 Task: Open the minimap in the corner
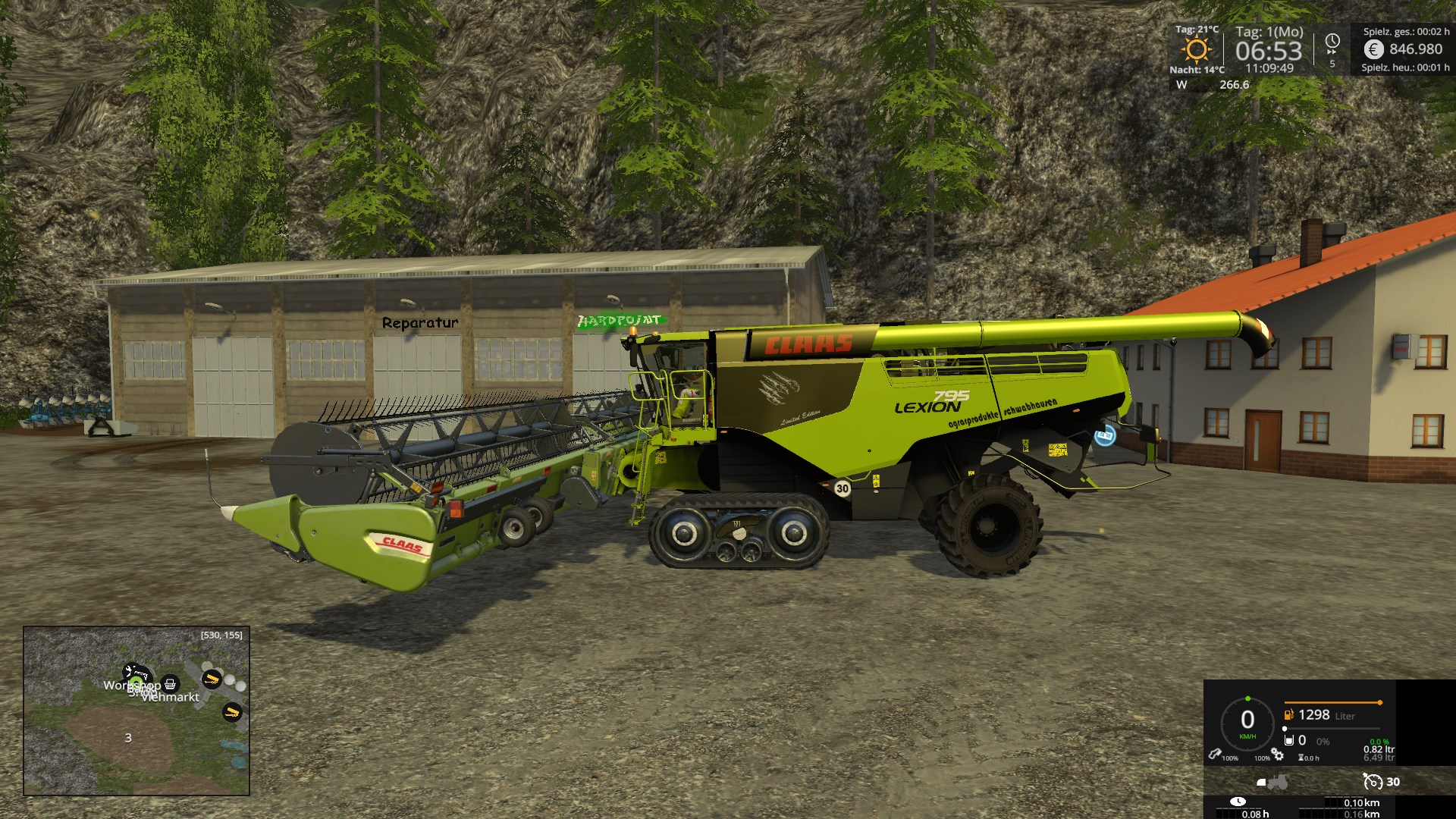(x=136, y=711)
